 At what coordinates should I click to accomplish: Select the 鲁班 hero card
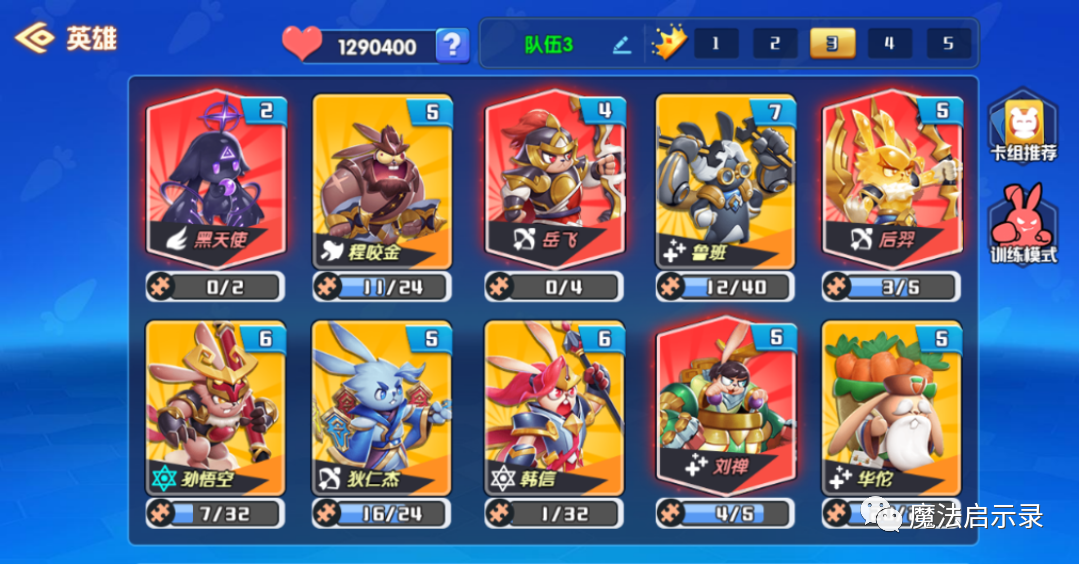725,180
